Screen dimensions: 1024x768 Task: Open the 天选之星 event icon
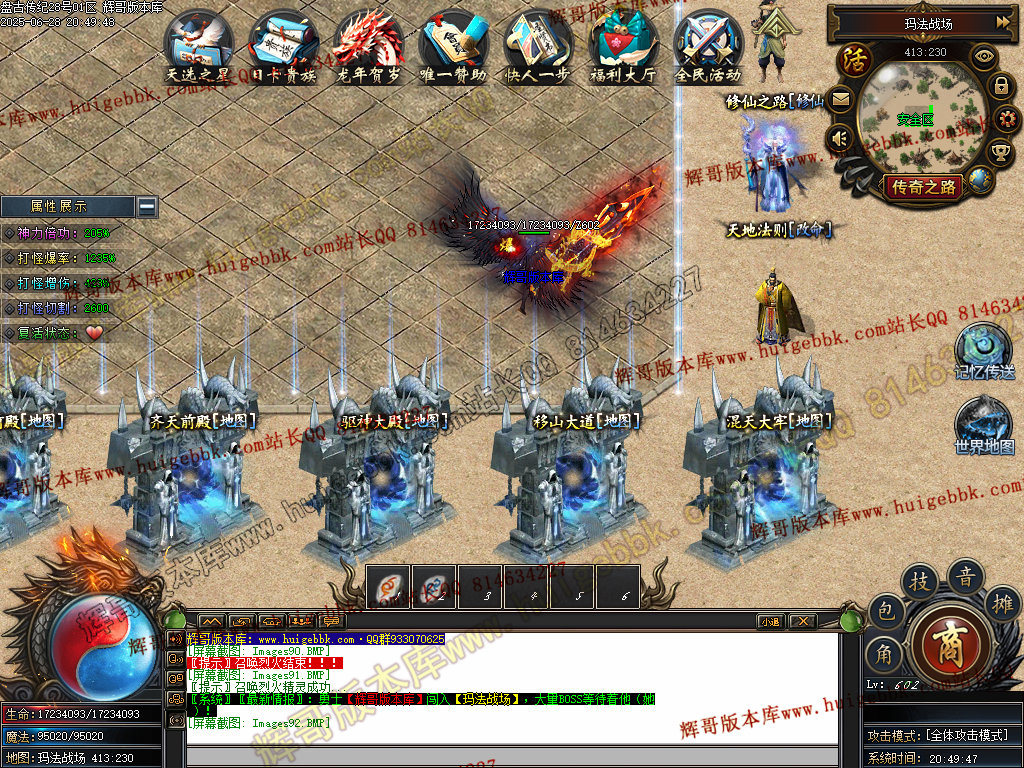pyautogui.click(x=199, y=44)
